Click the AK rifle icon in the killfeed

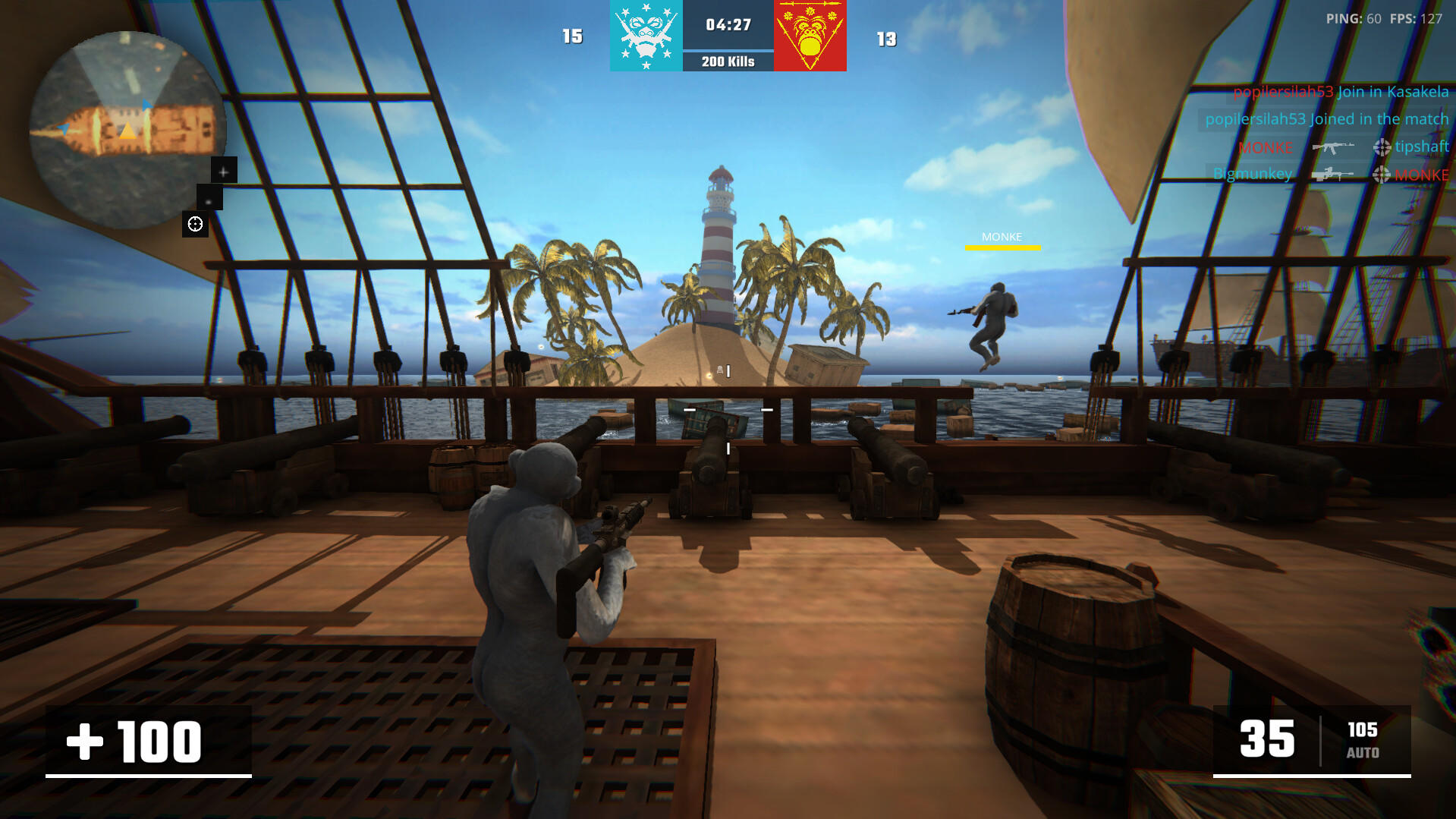coord(1333,147)
